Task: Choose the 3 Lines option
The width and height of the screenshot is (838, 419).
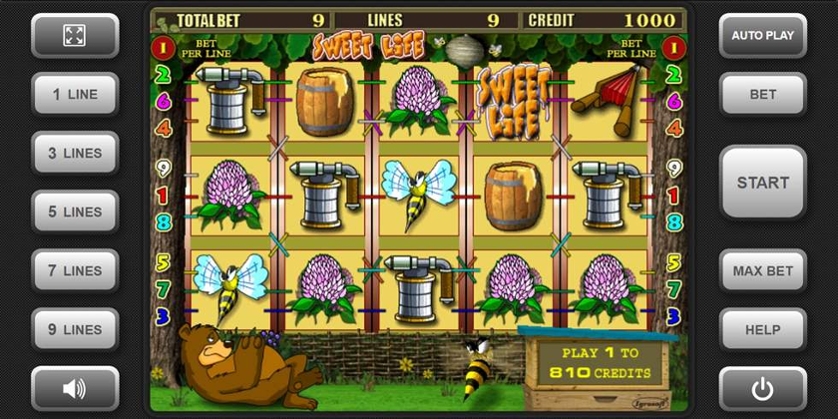Action: [x=75, y=153]
